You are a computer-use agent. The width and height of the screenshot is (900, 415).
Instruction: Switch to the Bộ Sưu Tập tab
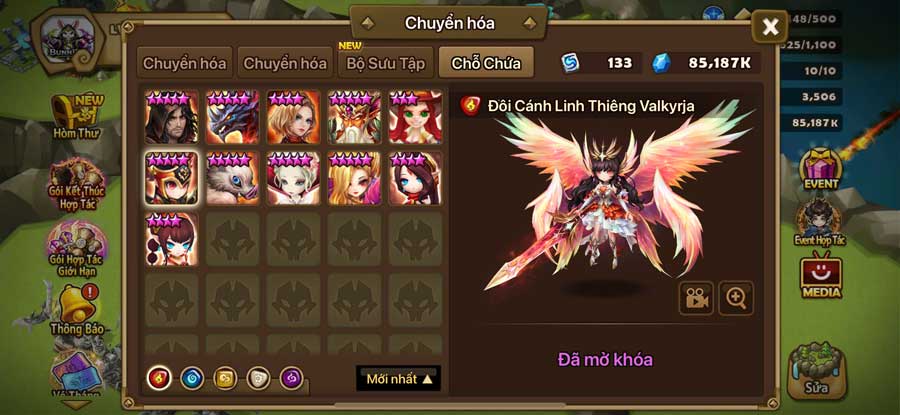[386, 63]
